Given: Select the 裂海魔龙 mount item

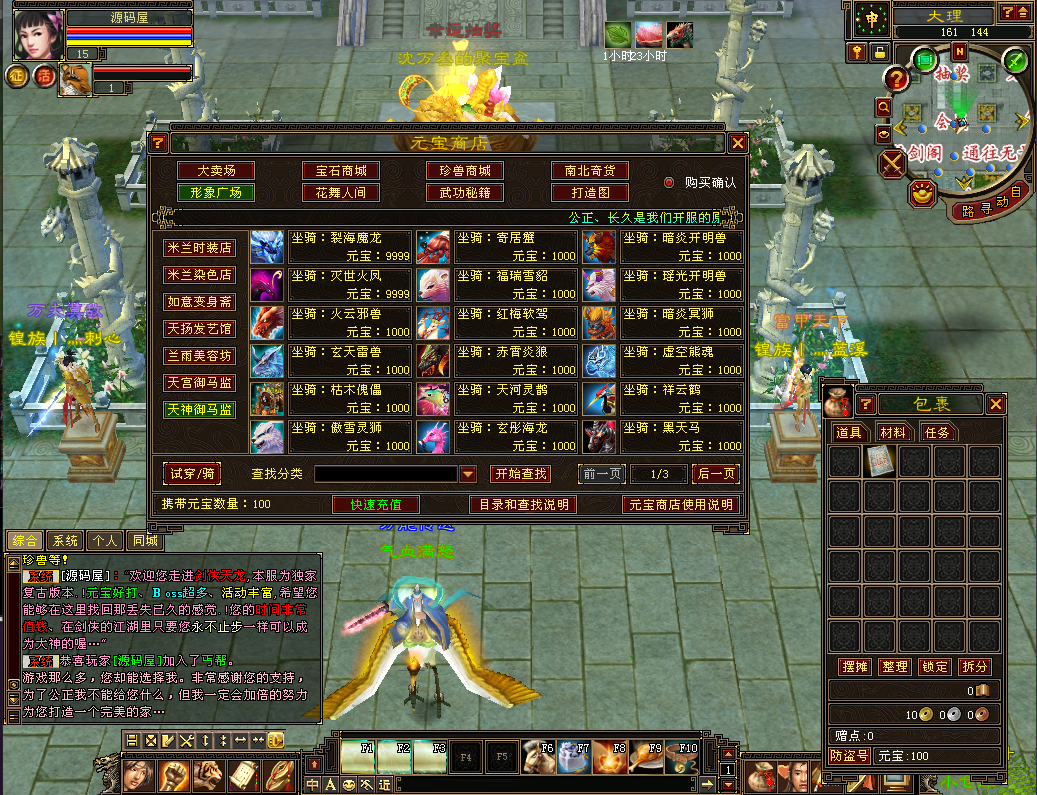Looking at the screenshot, I should 350,246.
